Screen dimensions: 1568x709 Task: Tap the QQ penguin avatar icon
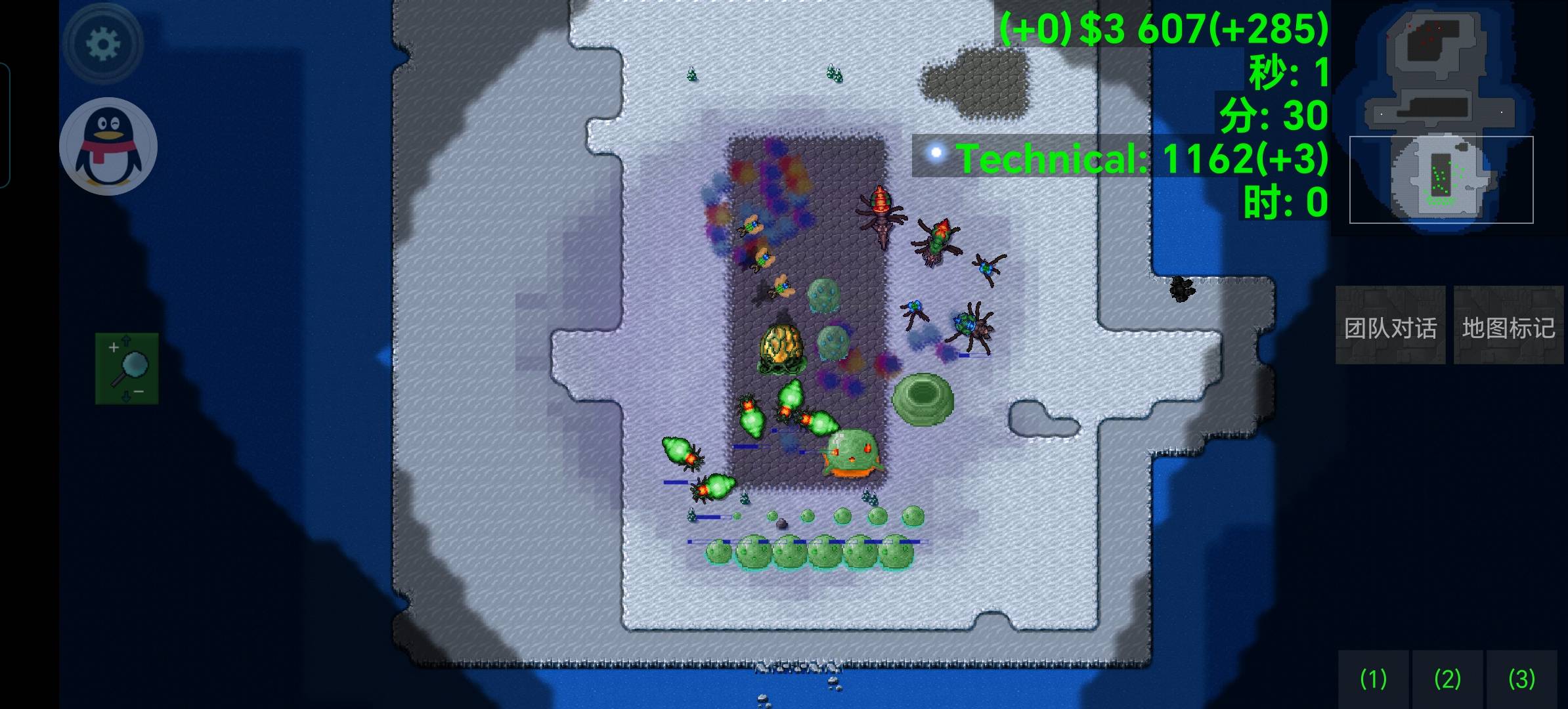[x=108, y=146]
